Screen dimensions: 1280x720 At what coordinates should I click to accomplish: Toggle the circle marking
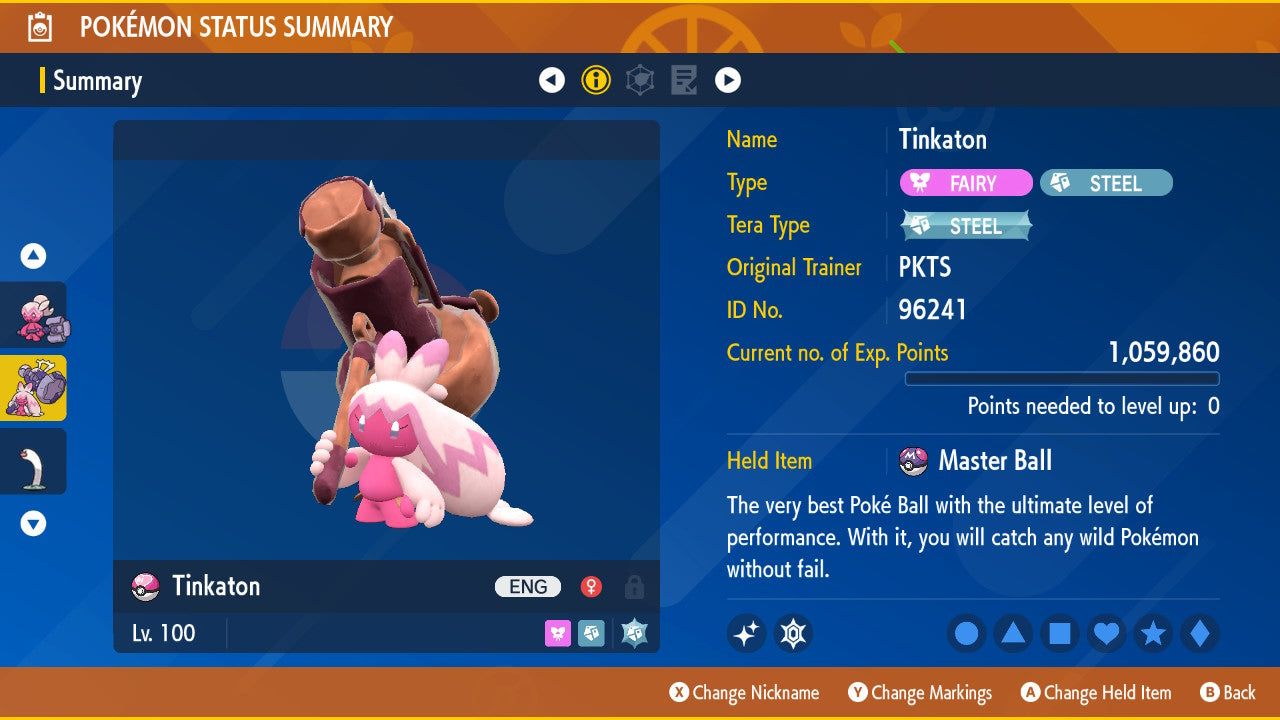[x=966, y=634]
